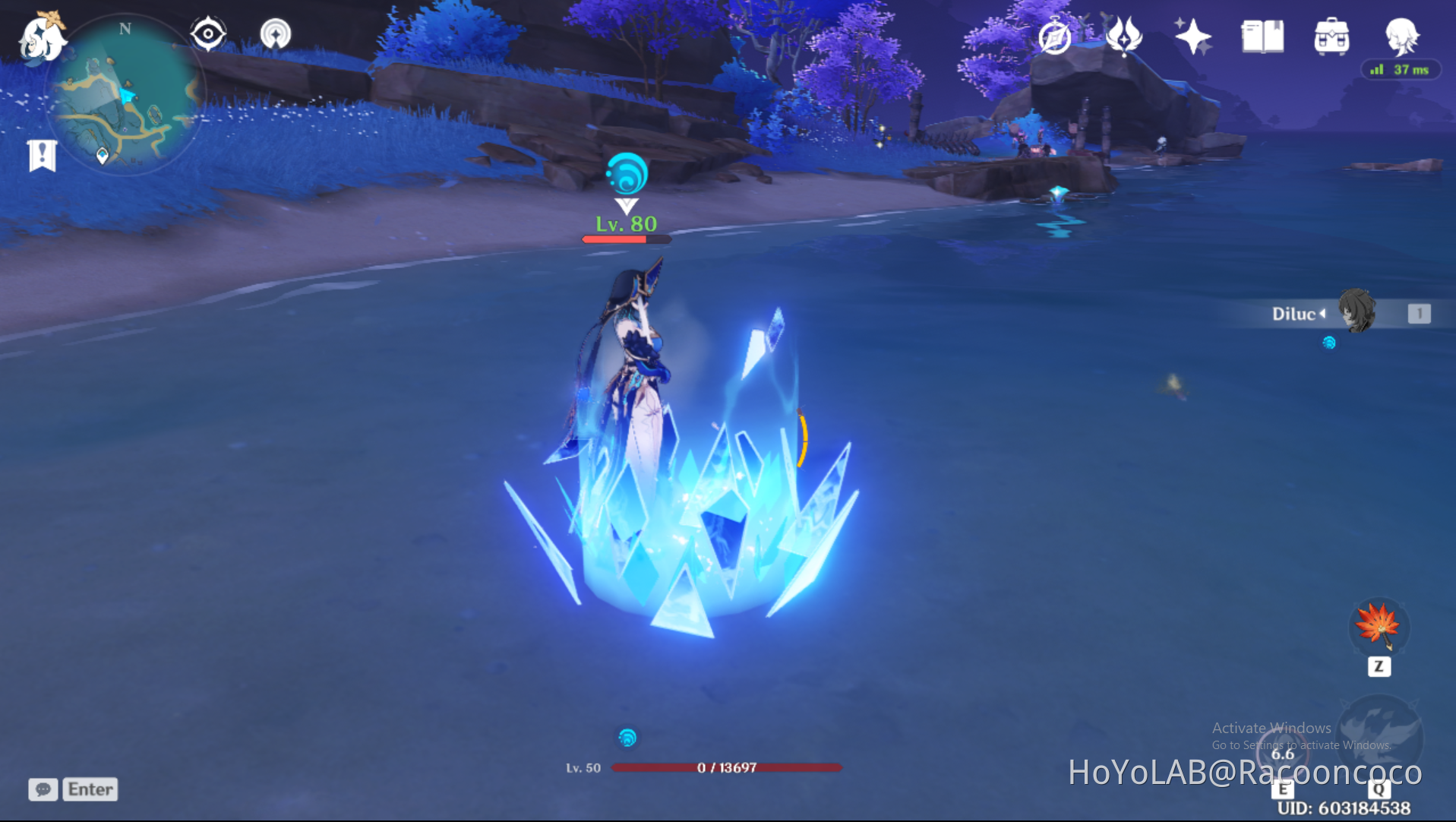Open the Paimon menu icon
The image size is (1456, 822).
point(43,36)
